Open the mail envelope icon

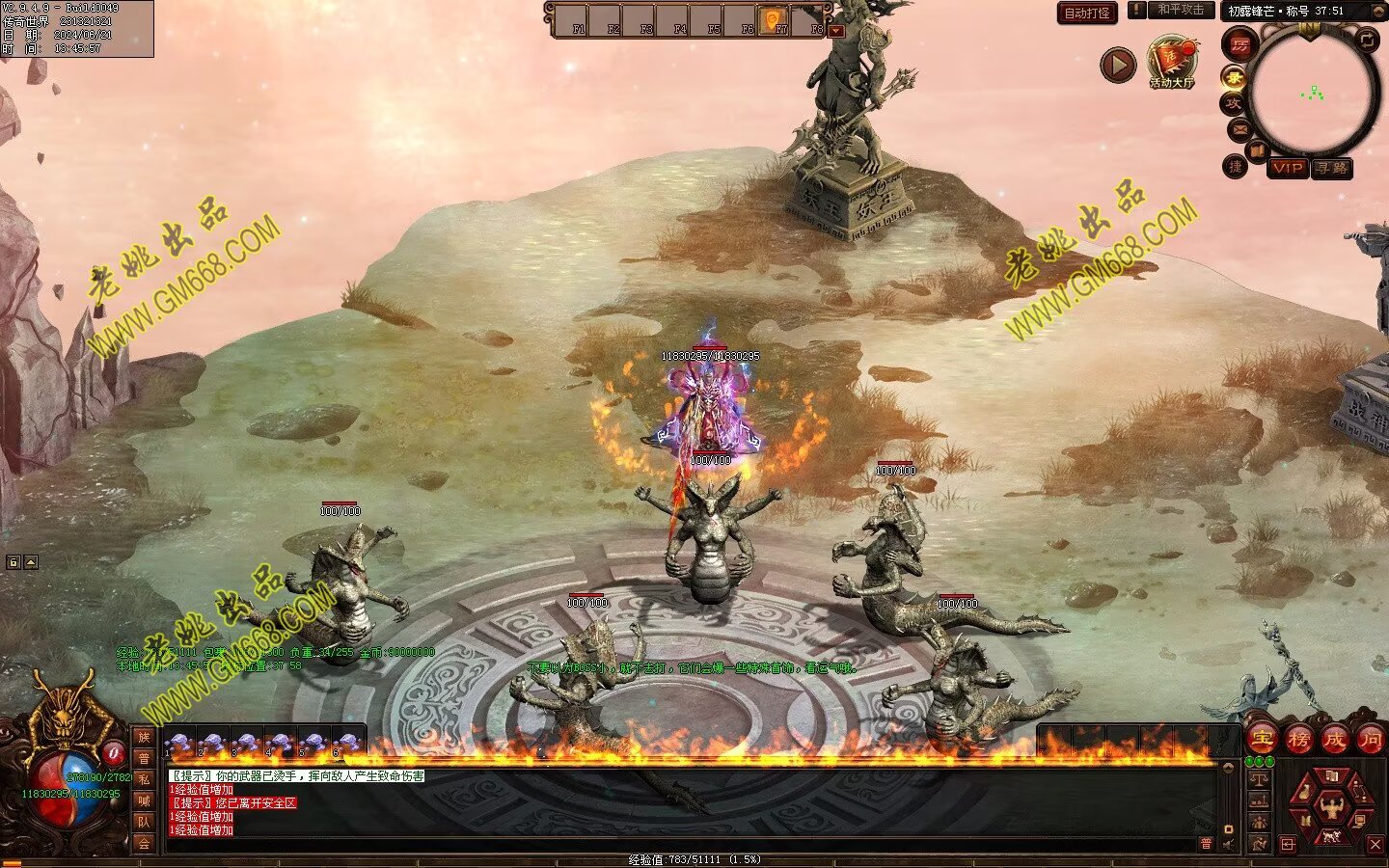click(1239, 128)
